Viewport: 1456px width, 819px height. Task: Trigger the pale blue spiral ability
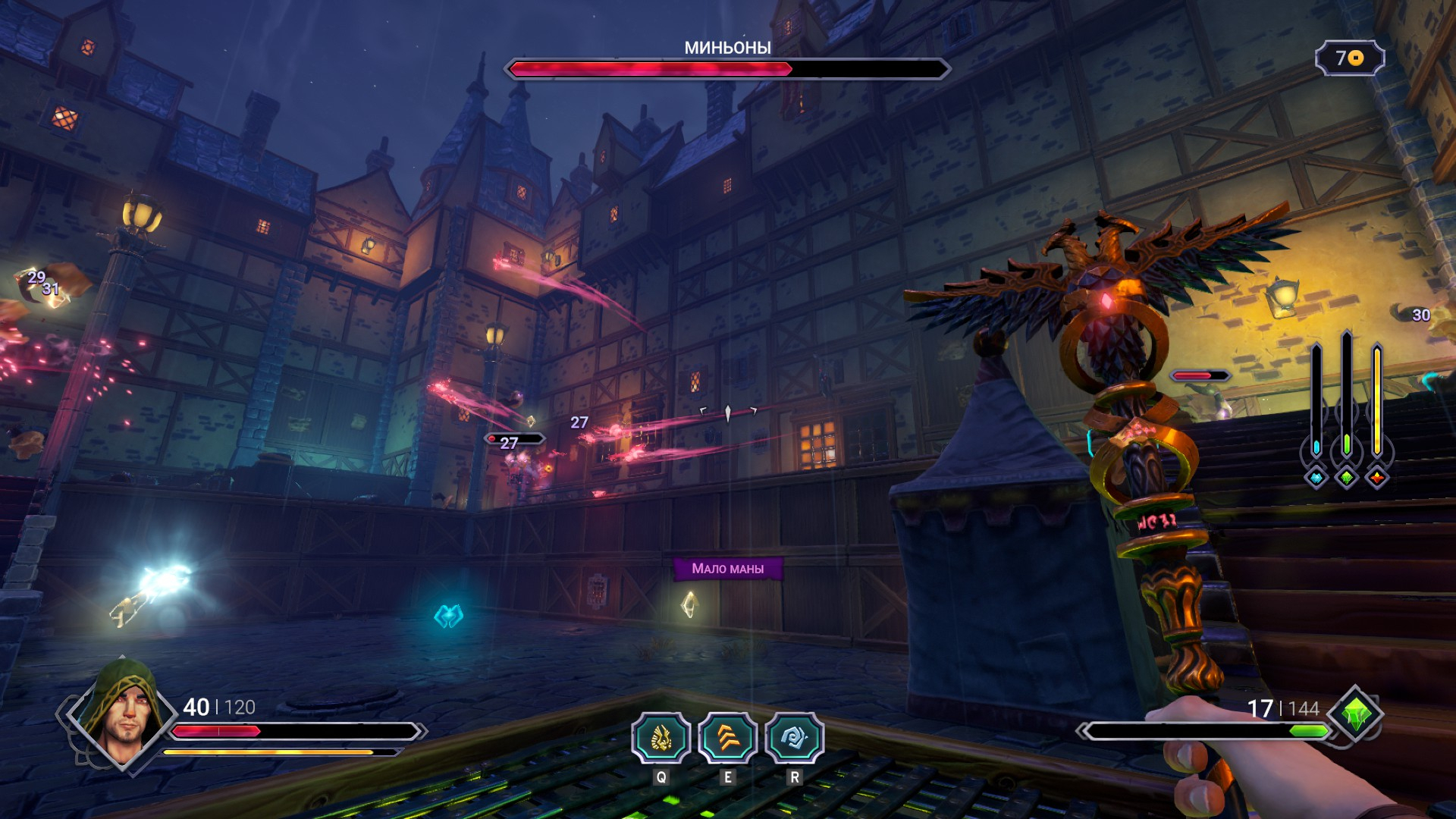(x=794, y=738)
